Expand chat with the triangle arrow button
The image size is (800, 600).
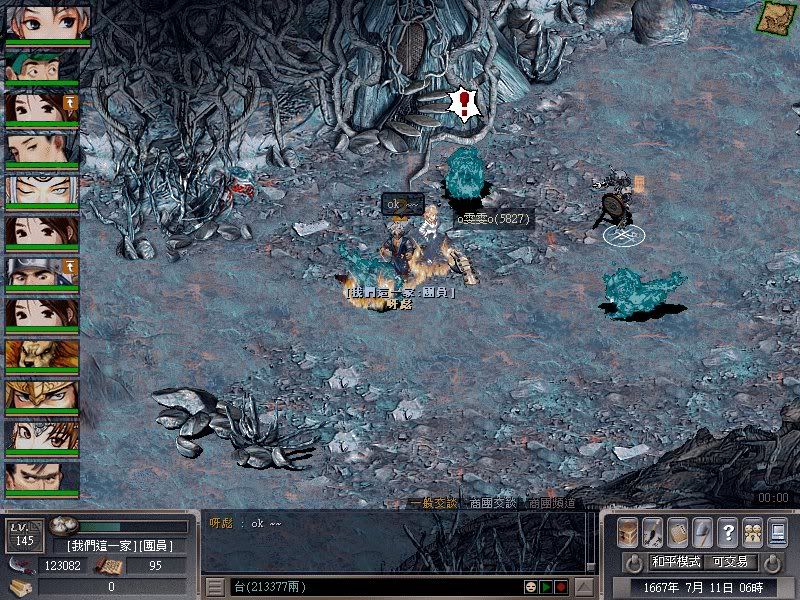coord(586,586)
